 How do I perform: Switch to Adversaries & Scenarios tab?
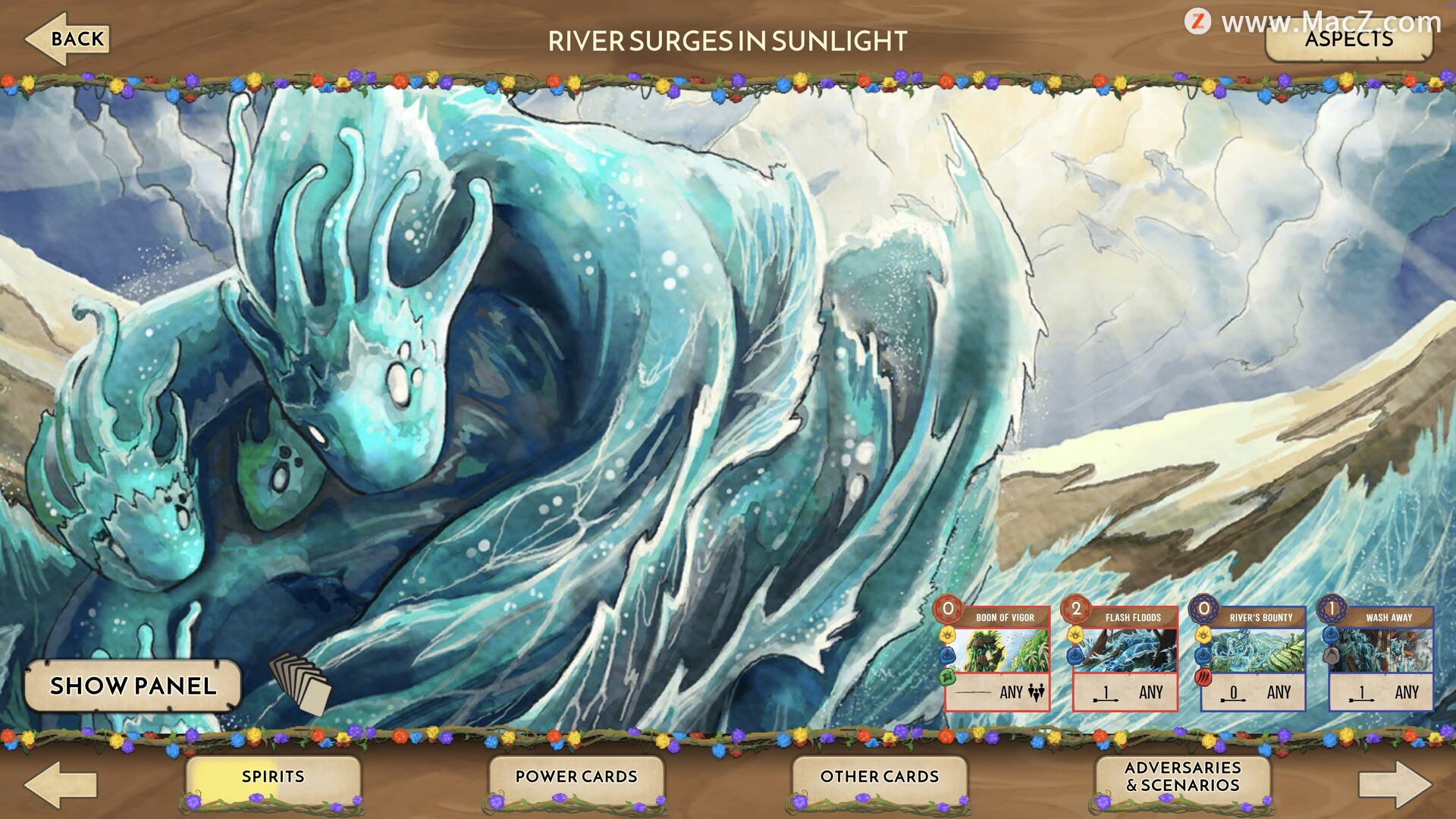coord(1183,777)
